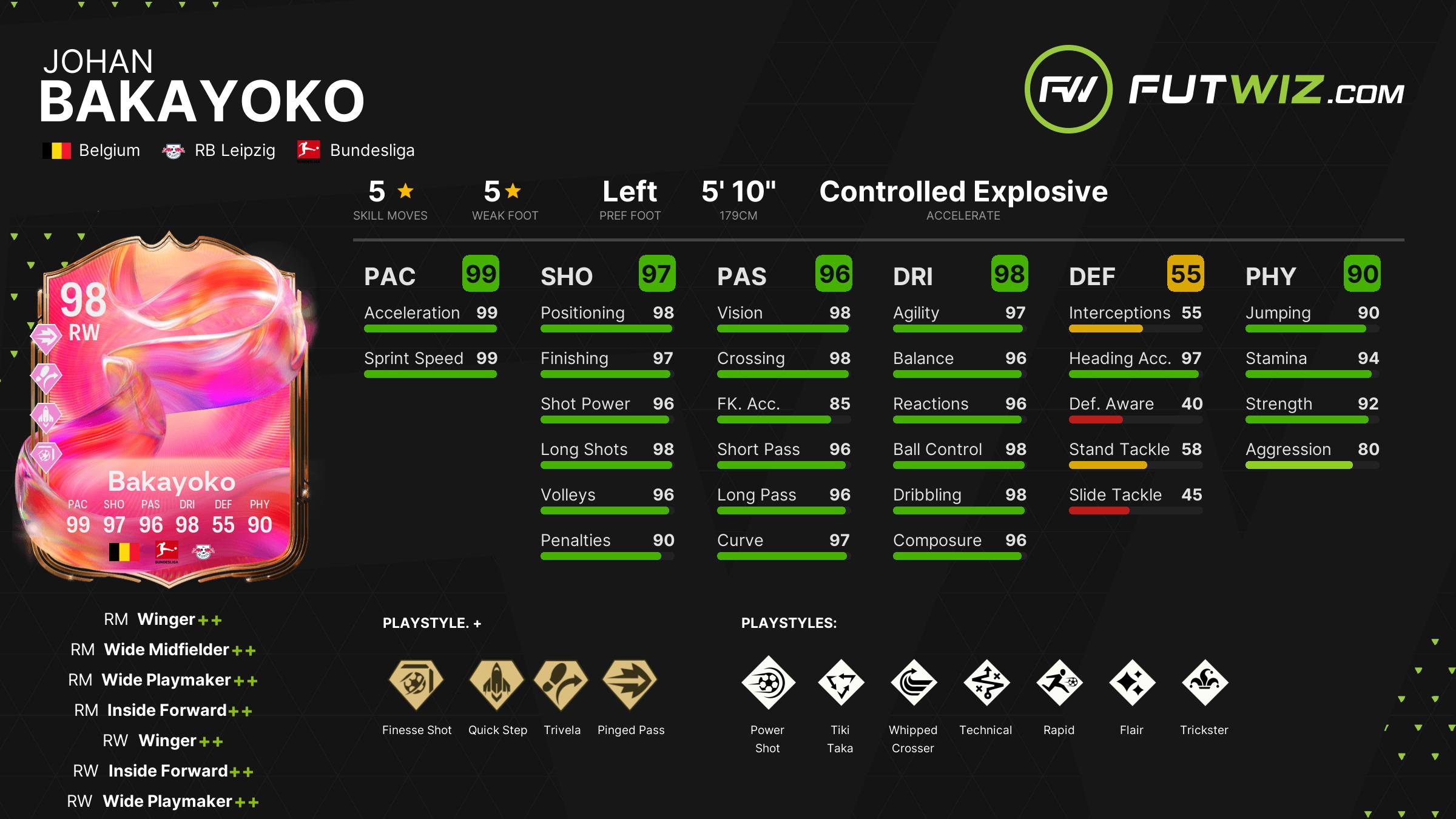
Task: Choose the Whipped Crosser playstyle icon
Action: pos(914,682)
